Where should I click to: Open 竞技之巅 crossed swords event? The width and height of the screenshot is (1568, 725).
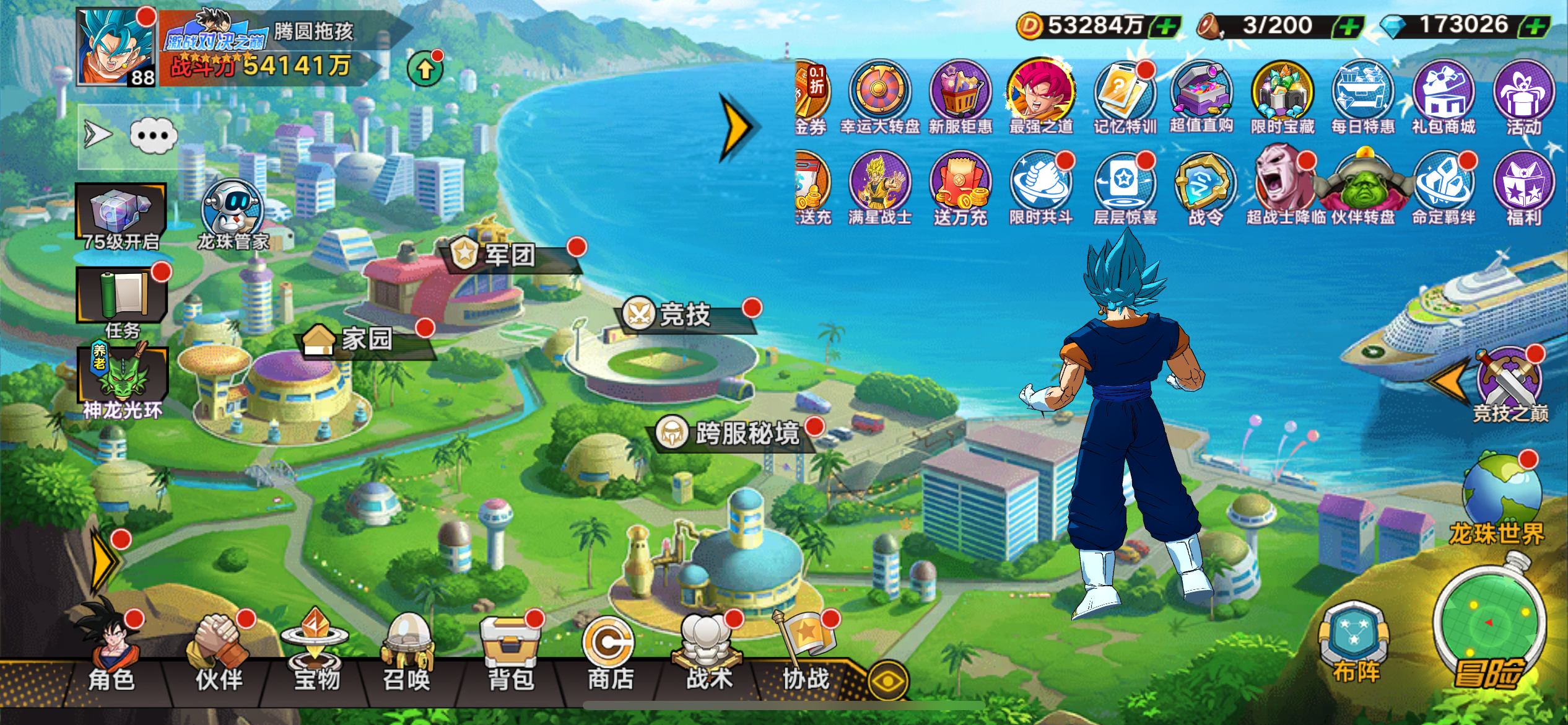click(1509, 381)
